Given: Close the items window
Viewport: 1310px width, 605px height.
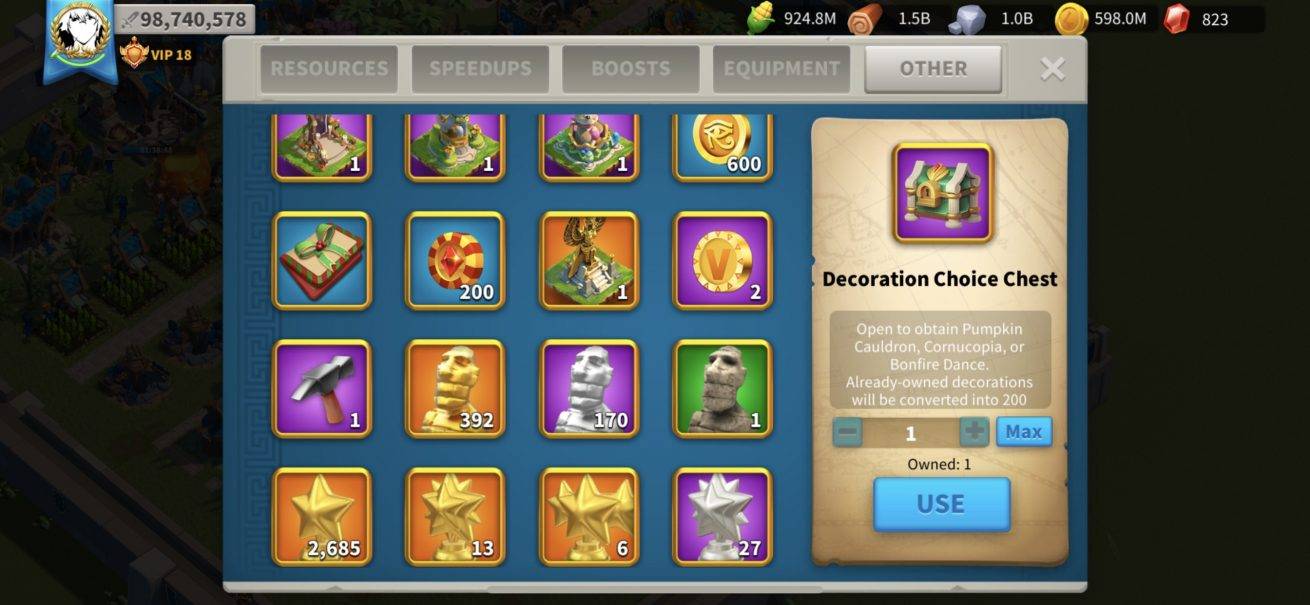Looking at the screenshot, I should click(1052, 68).
